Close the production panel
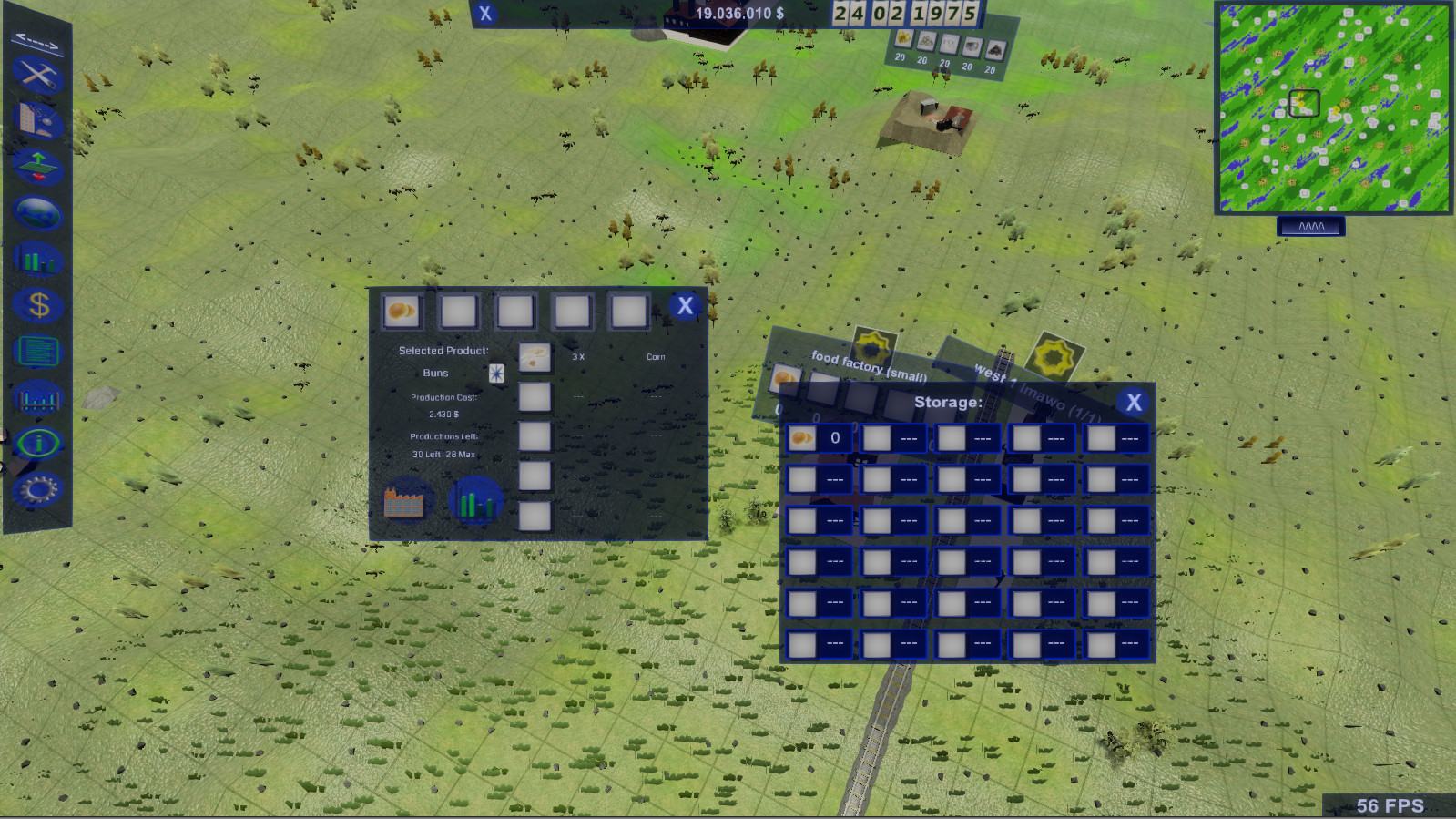This screenshot has height=819, width=1456. (x=685, y=307)
